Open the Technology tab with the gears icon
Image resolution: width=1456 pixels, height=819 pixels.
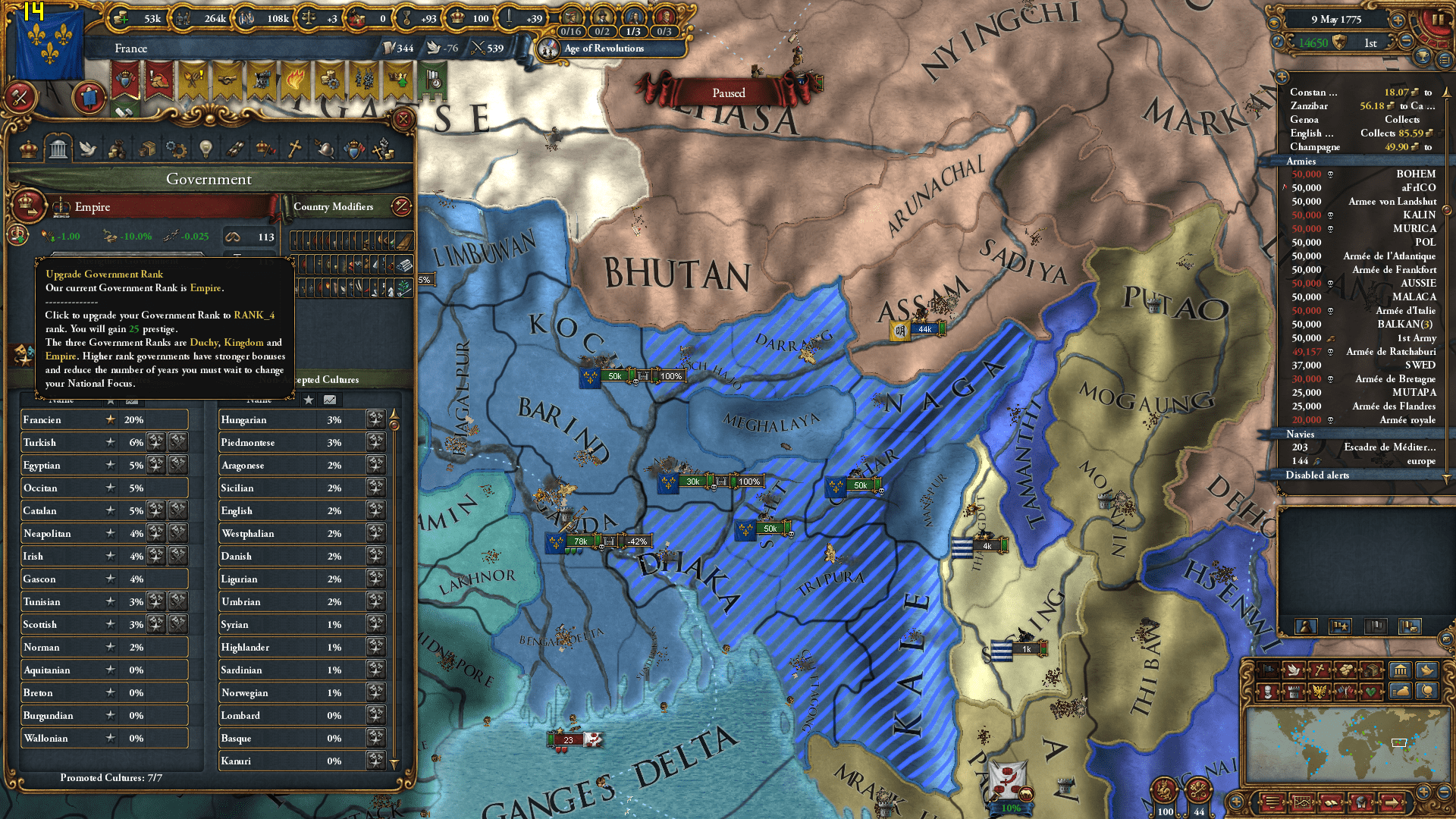tap(176, 149)
